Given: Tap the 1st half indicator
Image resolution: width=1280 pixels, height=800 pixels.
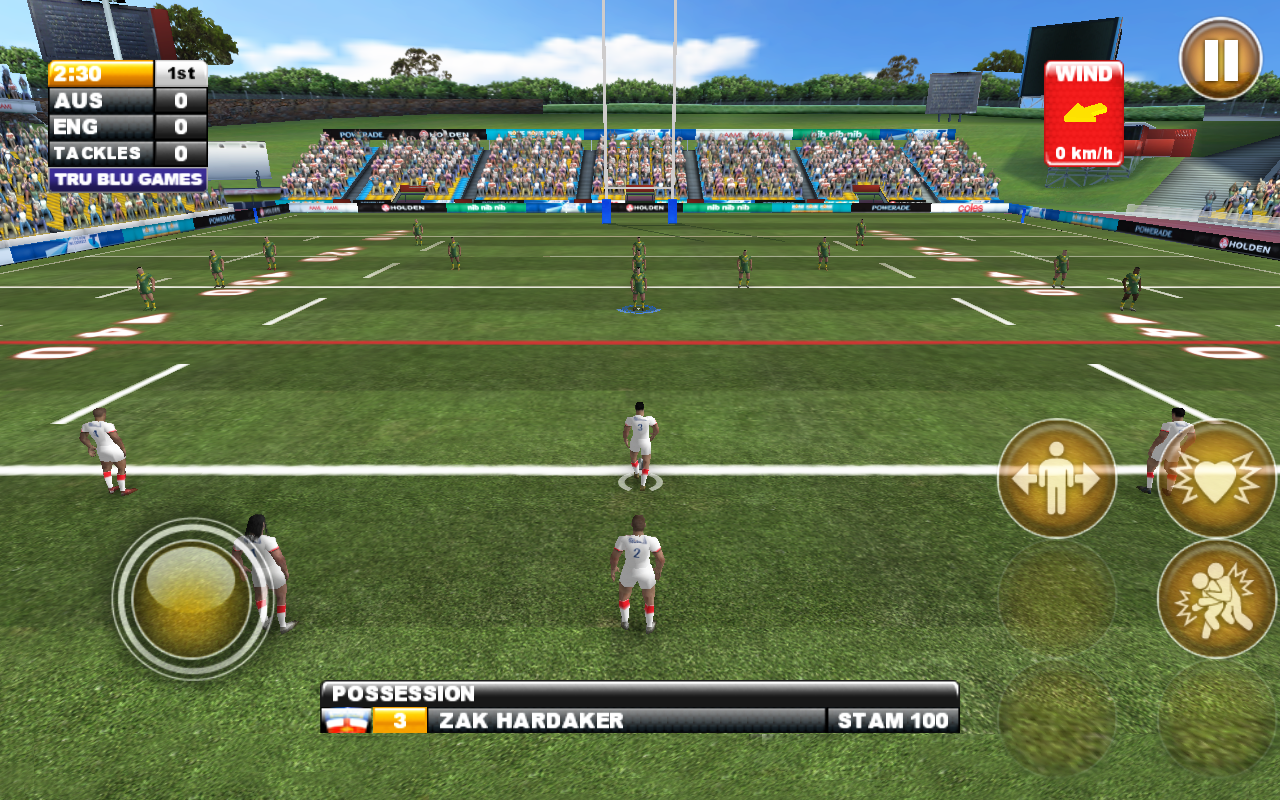Looking at the screenshot, I should 183,73.
